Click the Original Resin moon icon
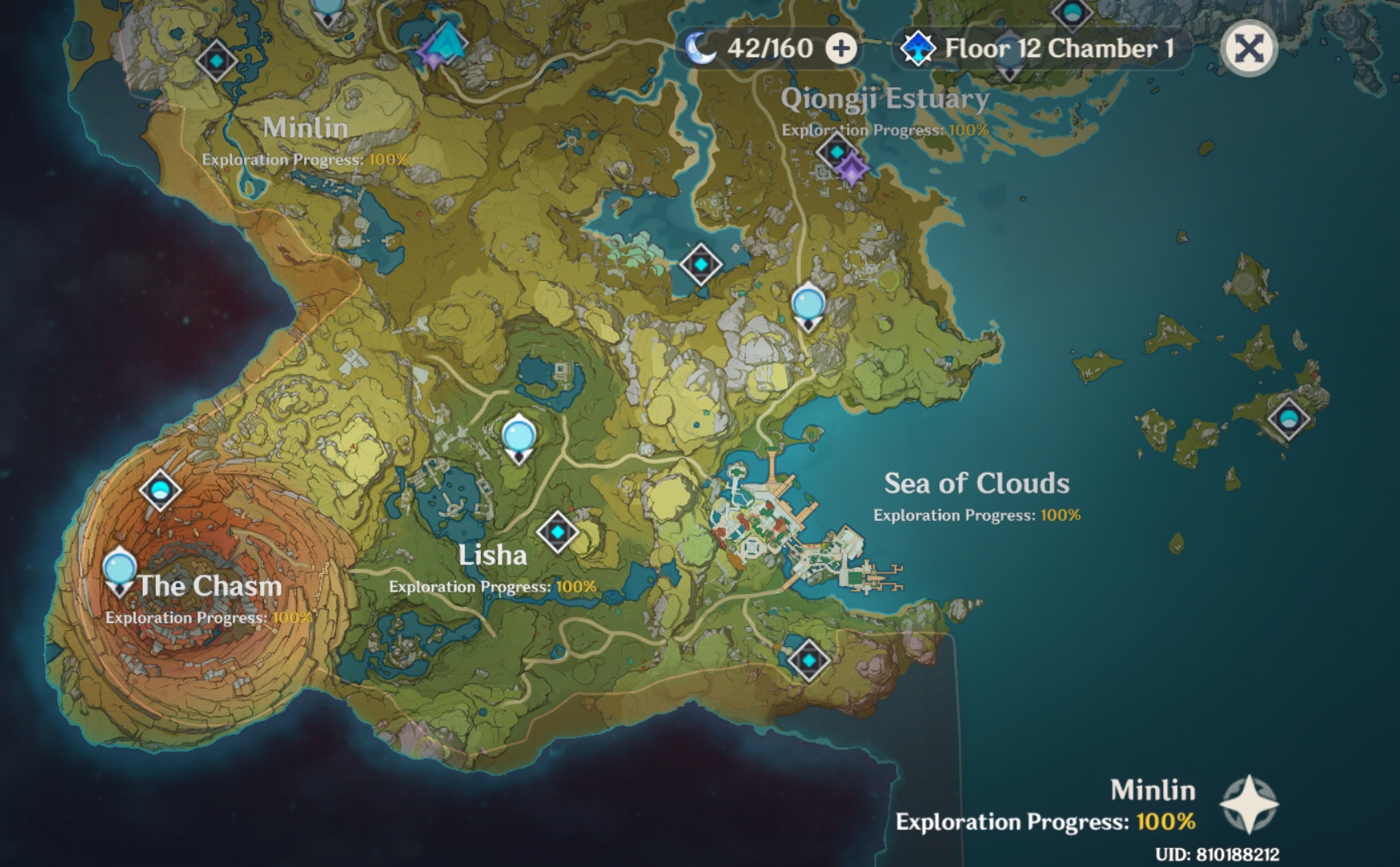Viewport: 1400px width, 867px height. (x=702, y=48)
